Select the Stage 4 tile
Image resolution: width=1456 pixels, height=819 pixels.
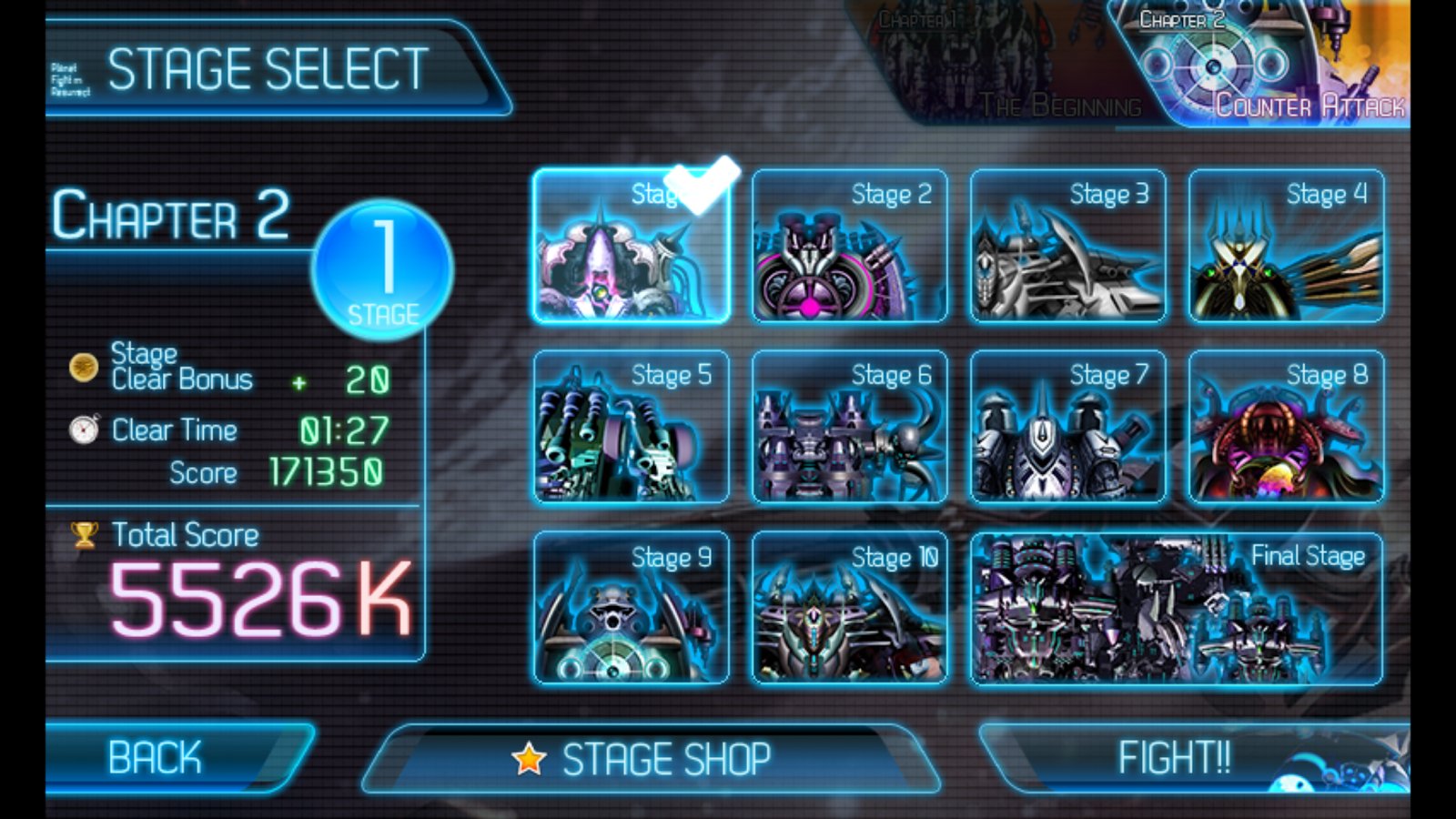[x=1286, y=248]
